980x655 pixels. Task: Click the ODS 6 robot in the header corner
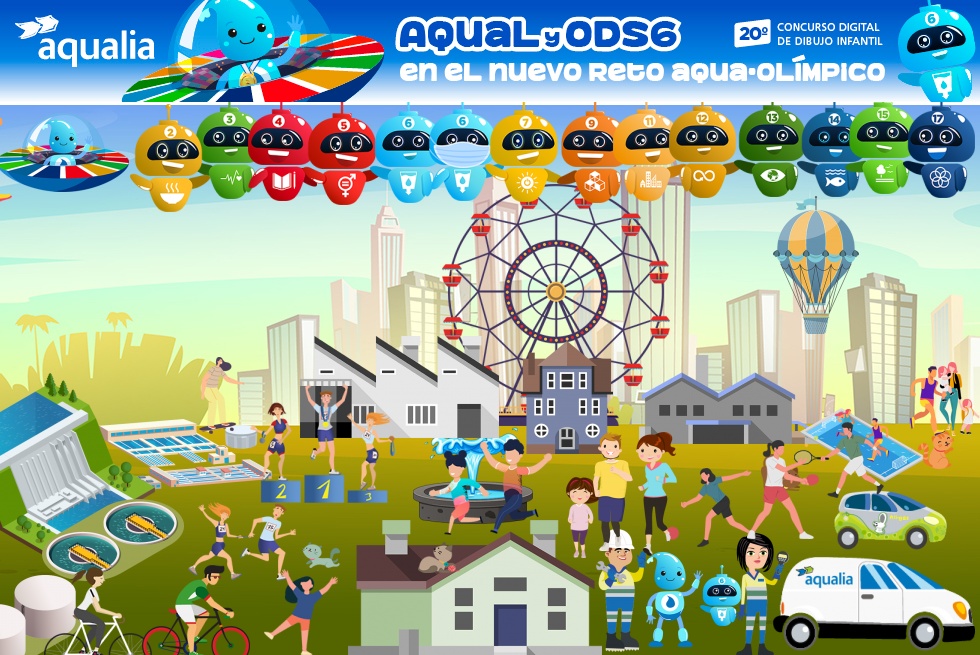click(935, 50)
